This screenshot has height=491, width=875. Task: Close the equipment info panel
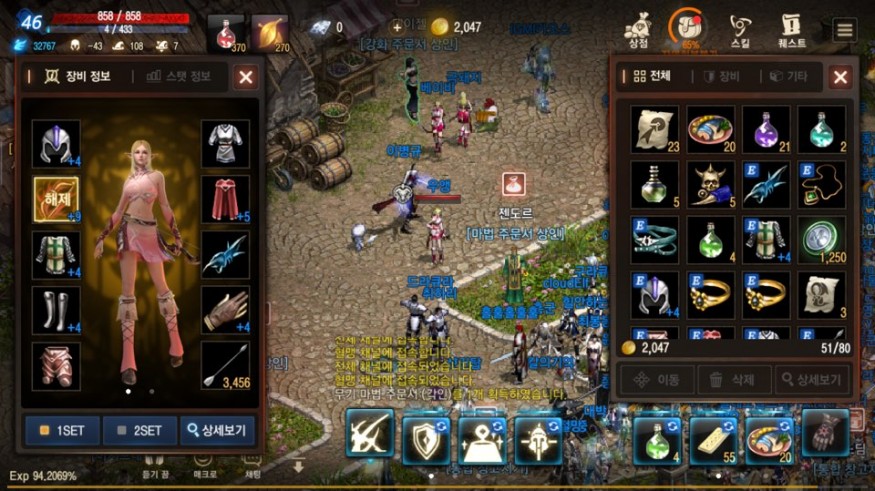click(245, 76)
